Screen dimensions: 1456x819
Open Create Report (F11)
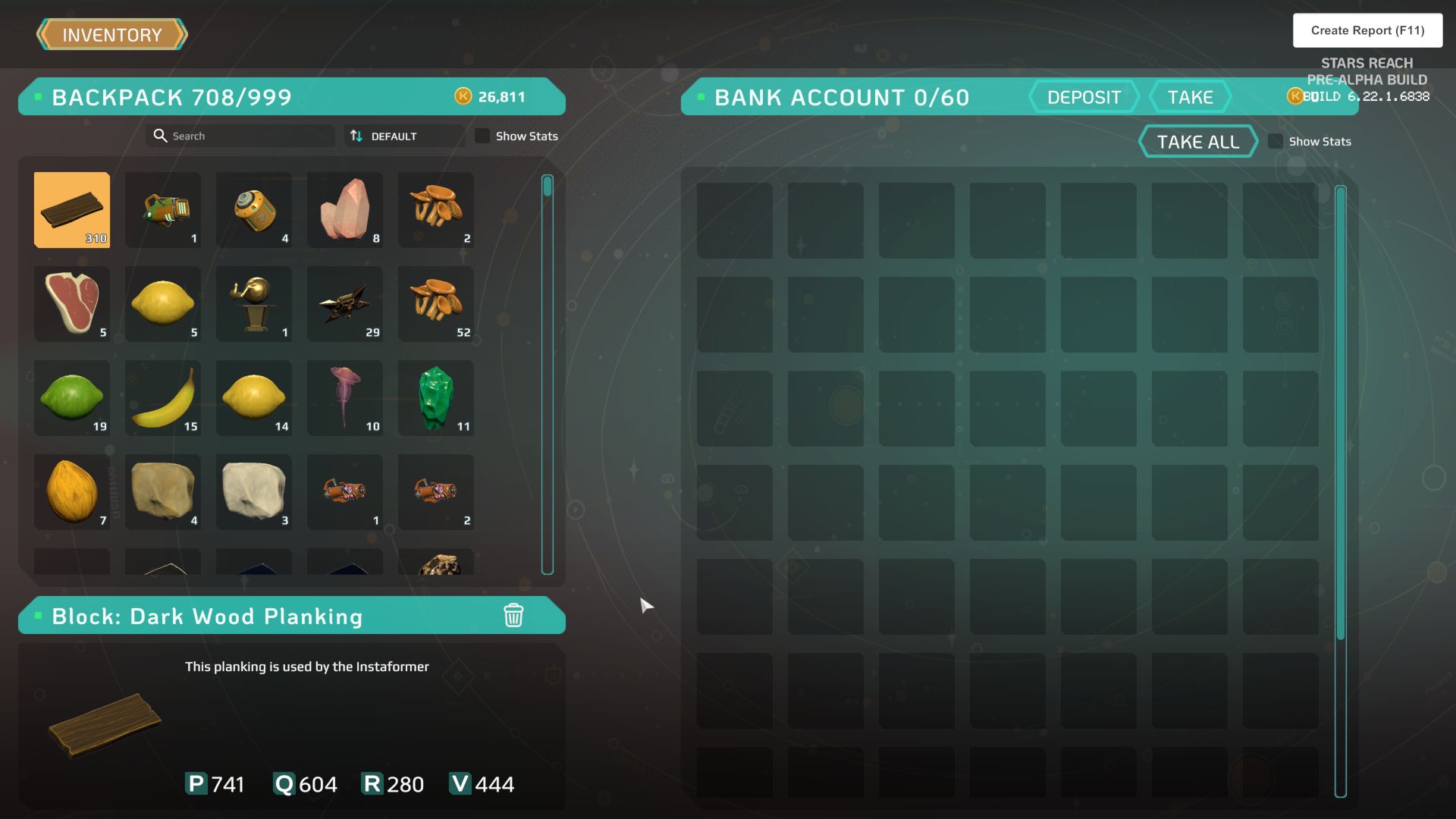point(1367,30)
